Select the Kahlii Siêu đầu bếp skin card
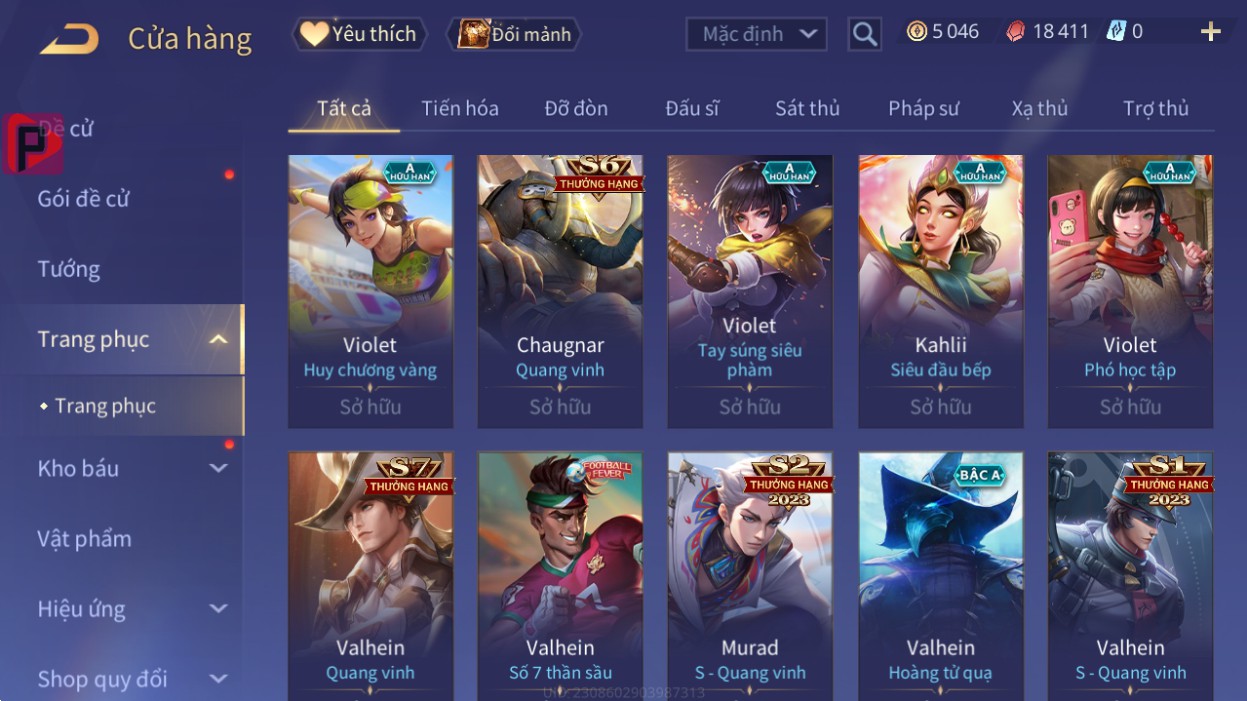Image resolution: width=1247 pixels, height=701 pixels. point(940,291)
